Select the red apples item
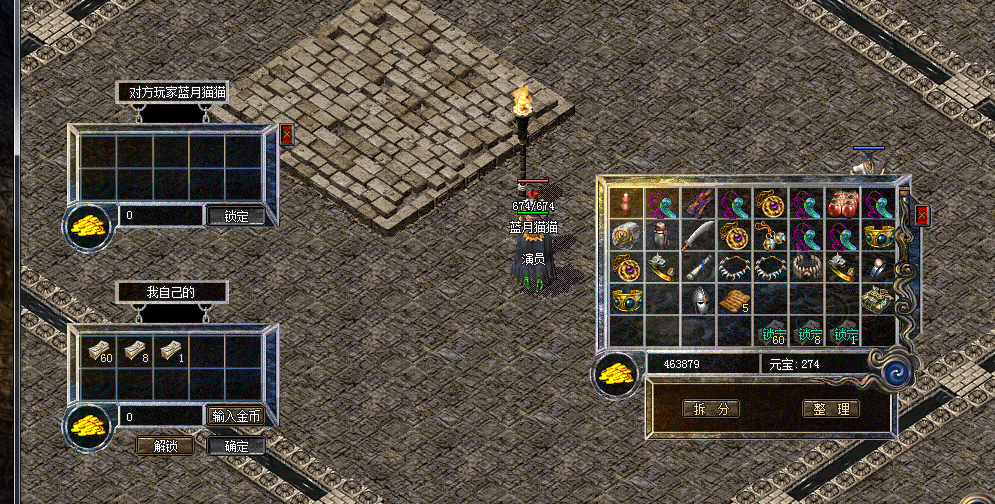Image resolution: width=995 pixels, height=504 pixels. click(x=843, y=203)
